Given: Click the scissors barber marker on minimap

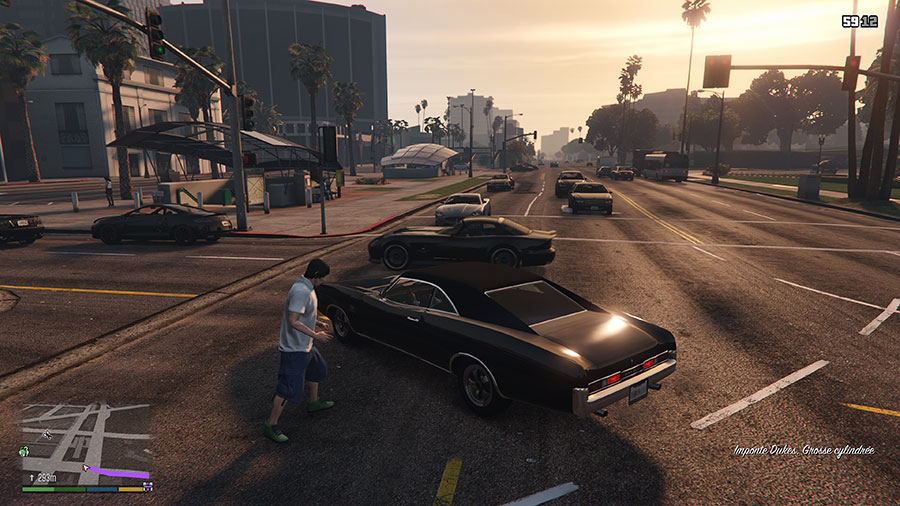Looking at the screenshot, I should [x=46, y=434].
